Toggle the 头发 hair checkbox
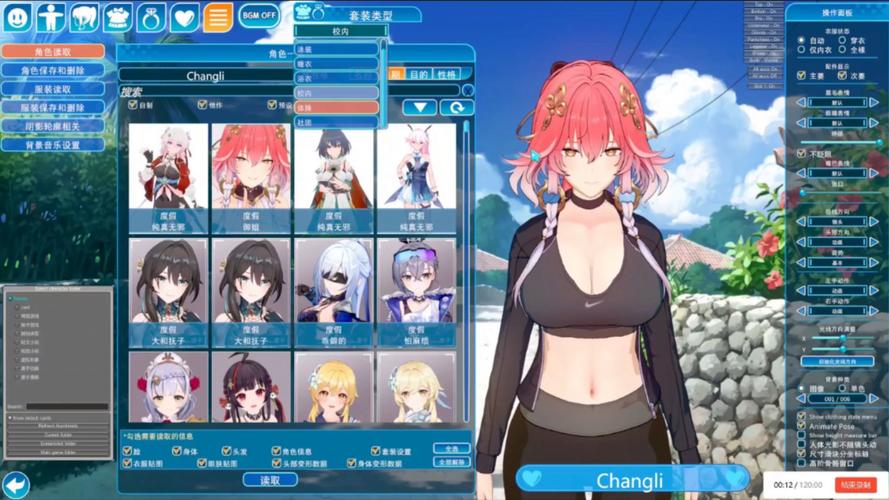This screenshot has height=500, width=889. [226, 451]
